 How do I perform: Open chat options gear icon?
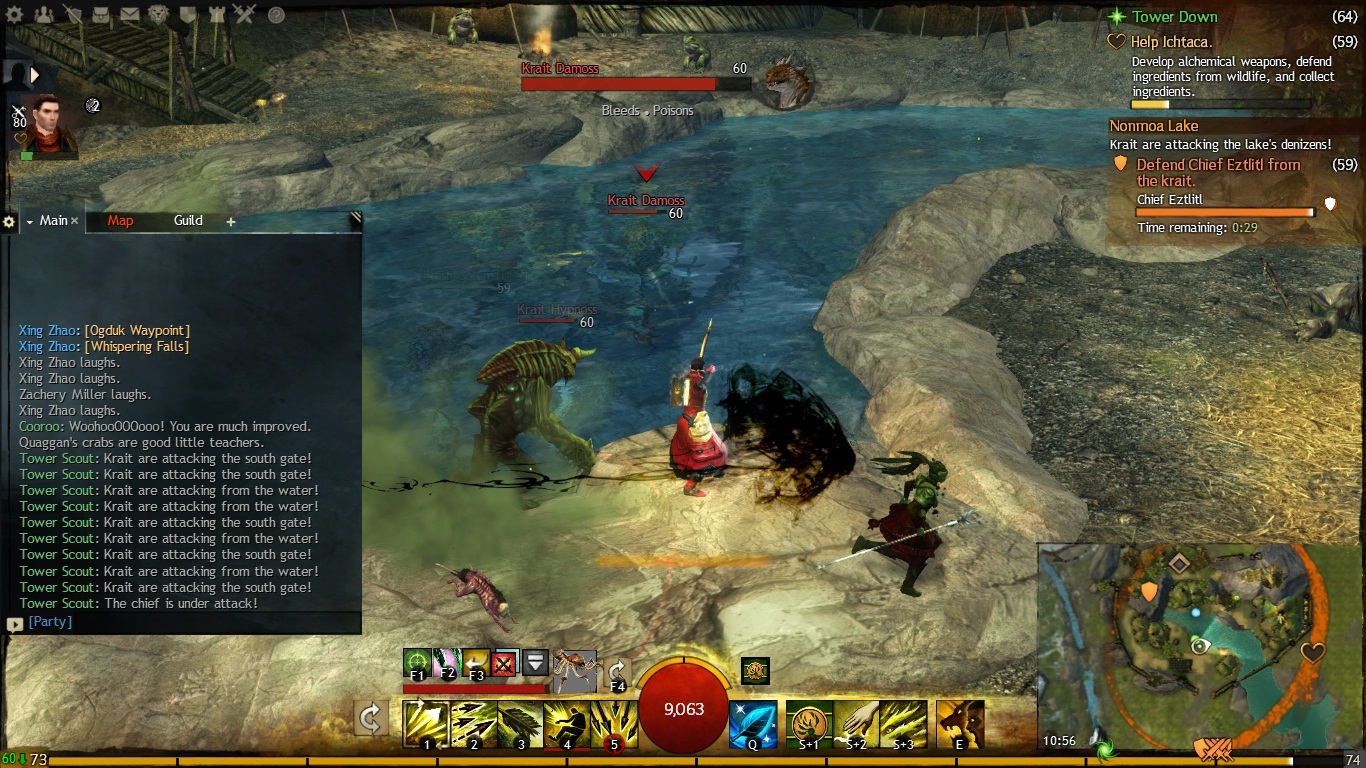pos(9,222)
